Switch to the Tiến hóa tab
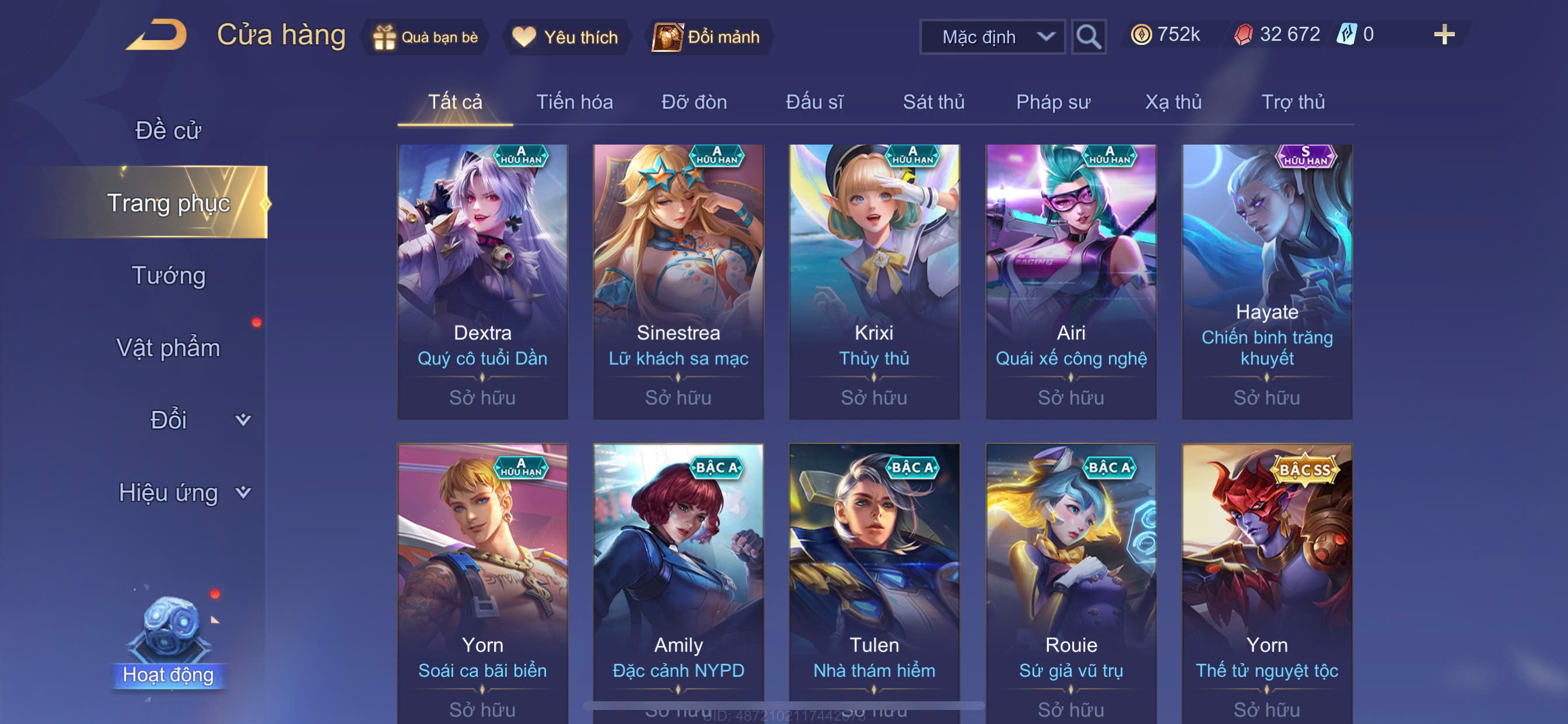This screenshot has width=1568, height=724. click(574, 102)
